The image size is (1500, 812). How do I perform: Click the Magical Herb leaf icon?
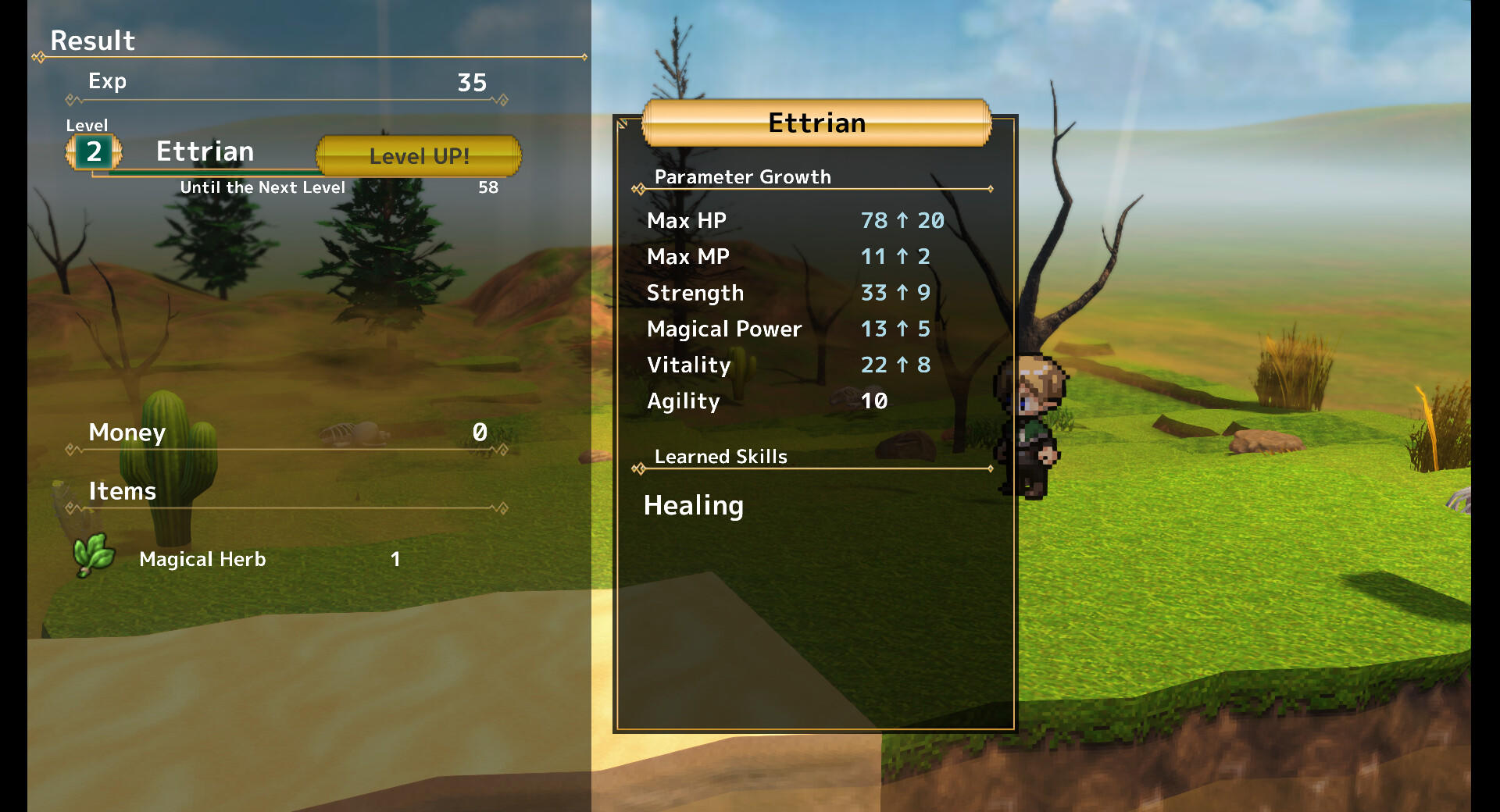tap(93, 552)
